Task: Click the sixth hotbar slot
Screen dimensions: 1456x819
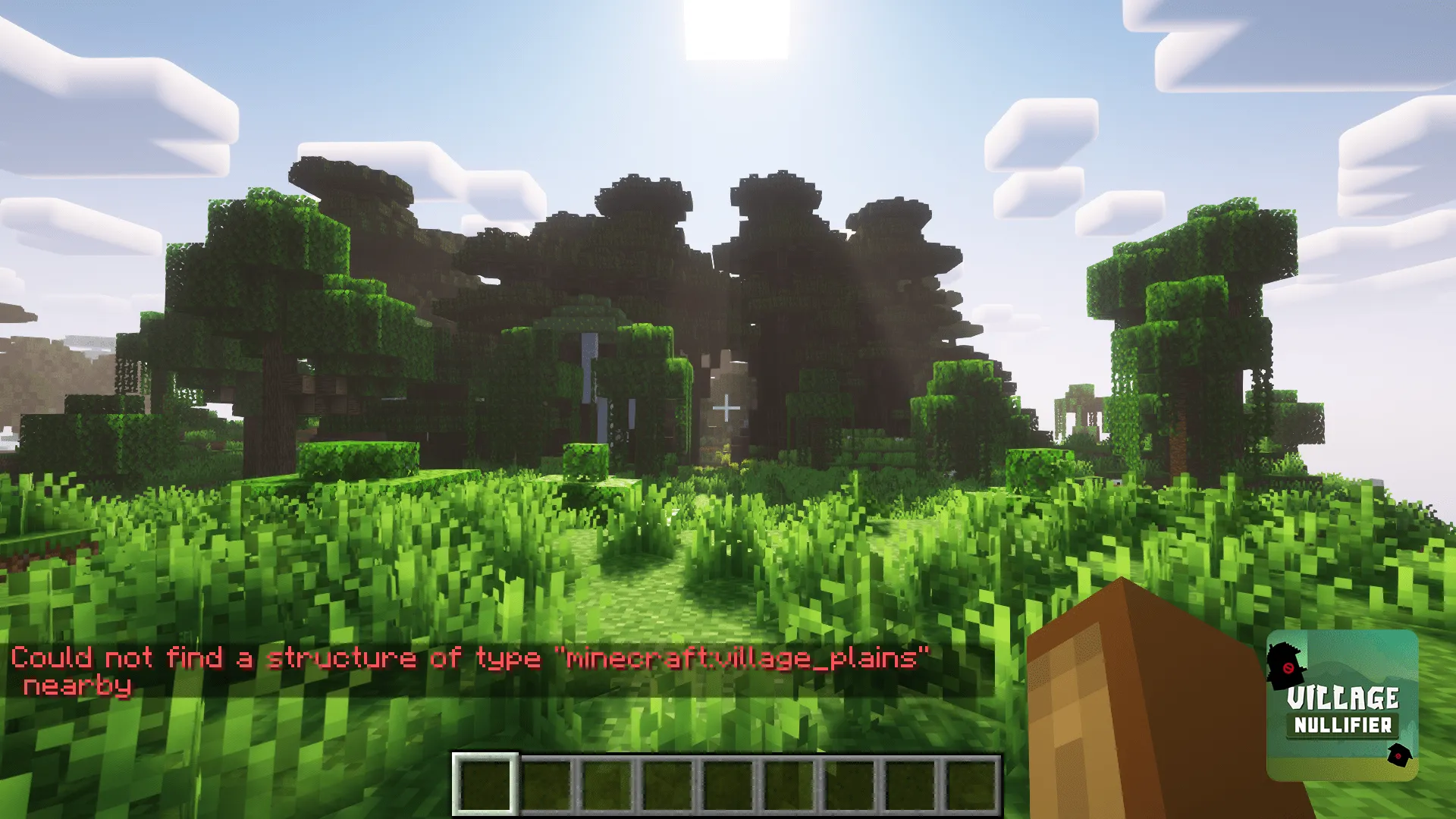Action: 789,783
